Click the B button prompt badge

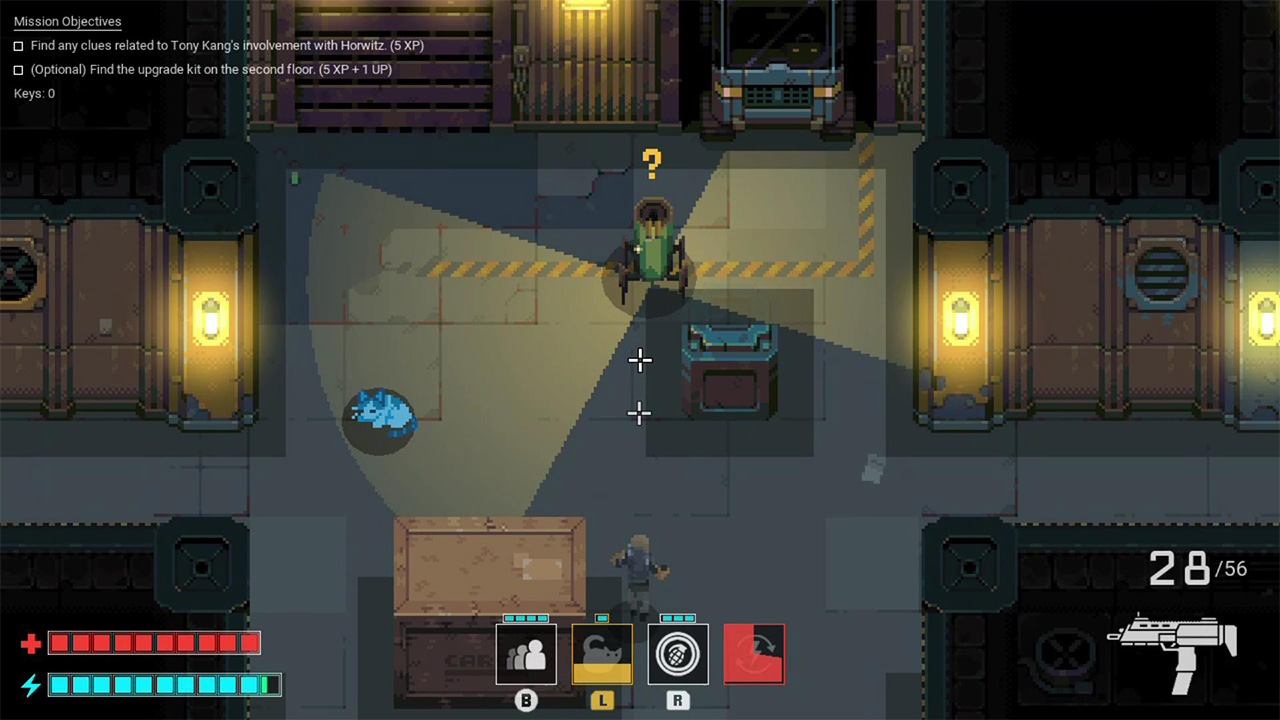coord(526,701)
